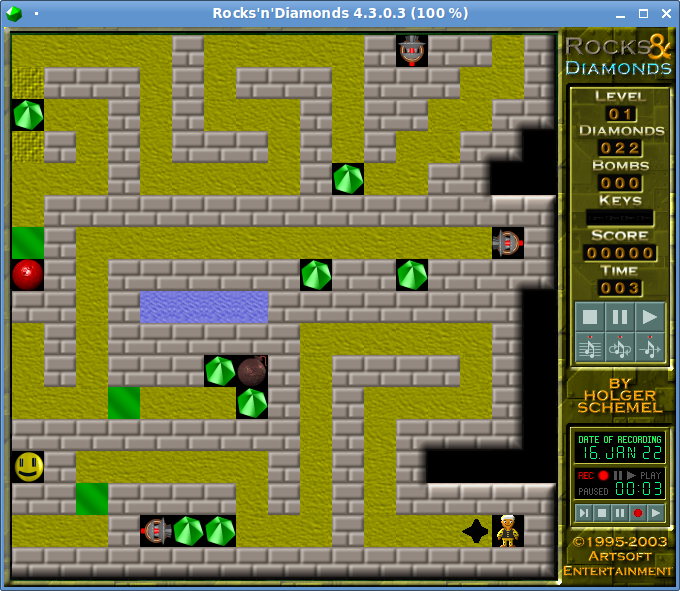Play back the recorded tape
Viewport: 680px width, 591px height.
pos(655,513)
